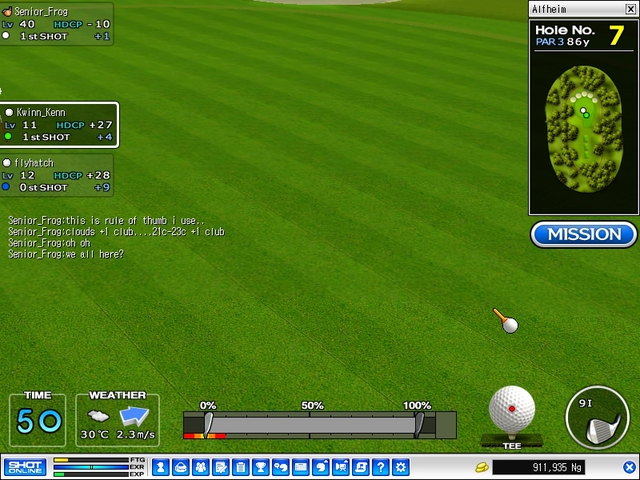Open the question mark help icon
This screenshot has width=640, height=480.
pyautogui.click(x=380, y=467)
